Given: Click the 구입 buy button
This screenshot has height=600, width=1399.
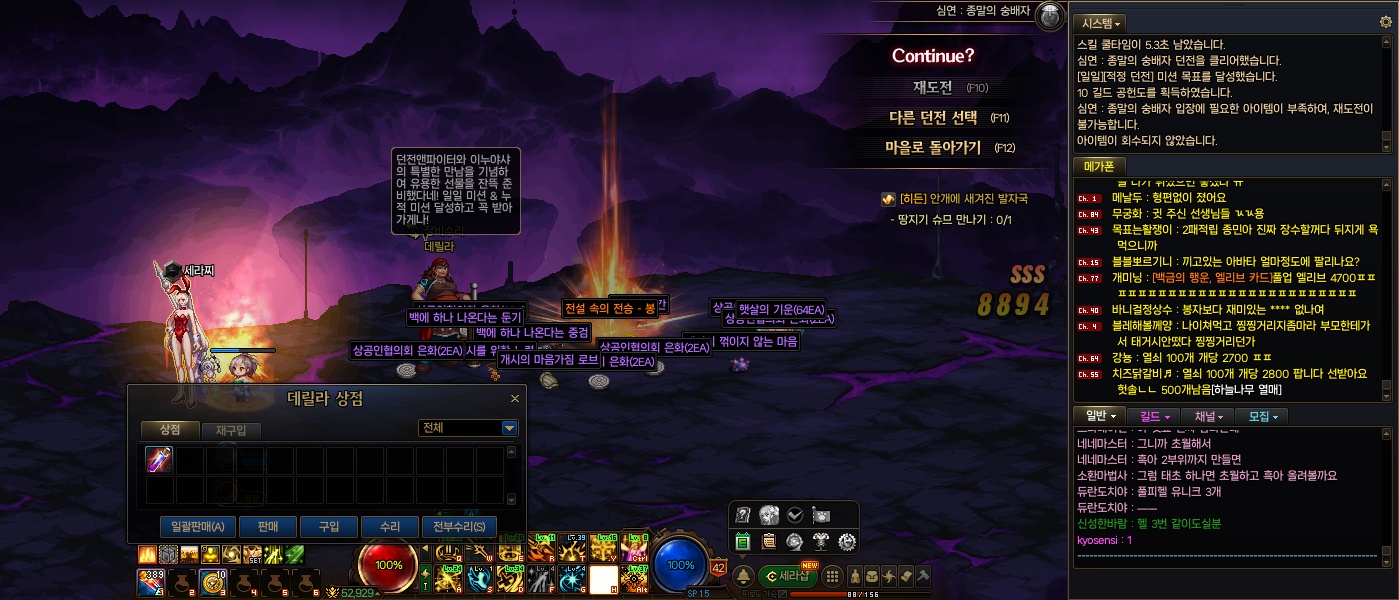Looking at the screenshot, I should click(x=329, y=527).
